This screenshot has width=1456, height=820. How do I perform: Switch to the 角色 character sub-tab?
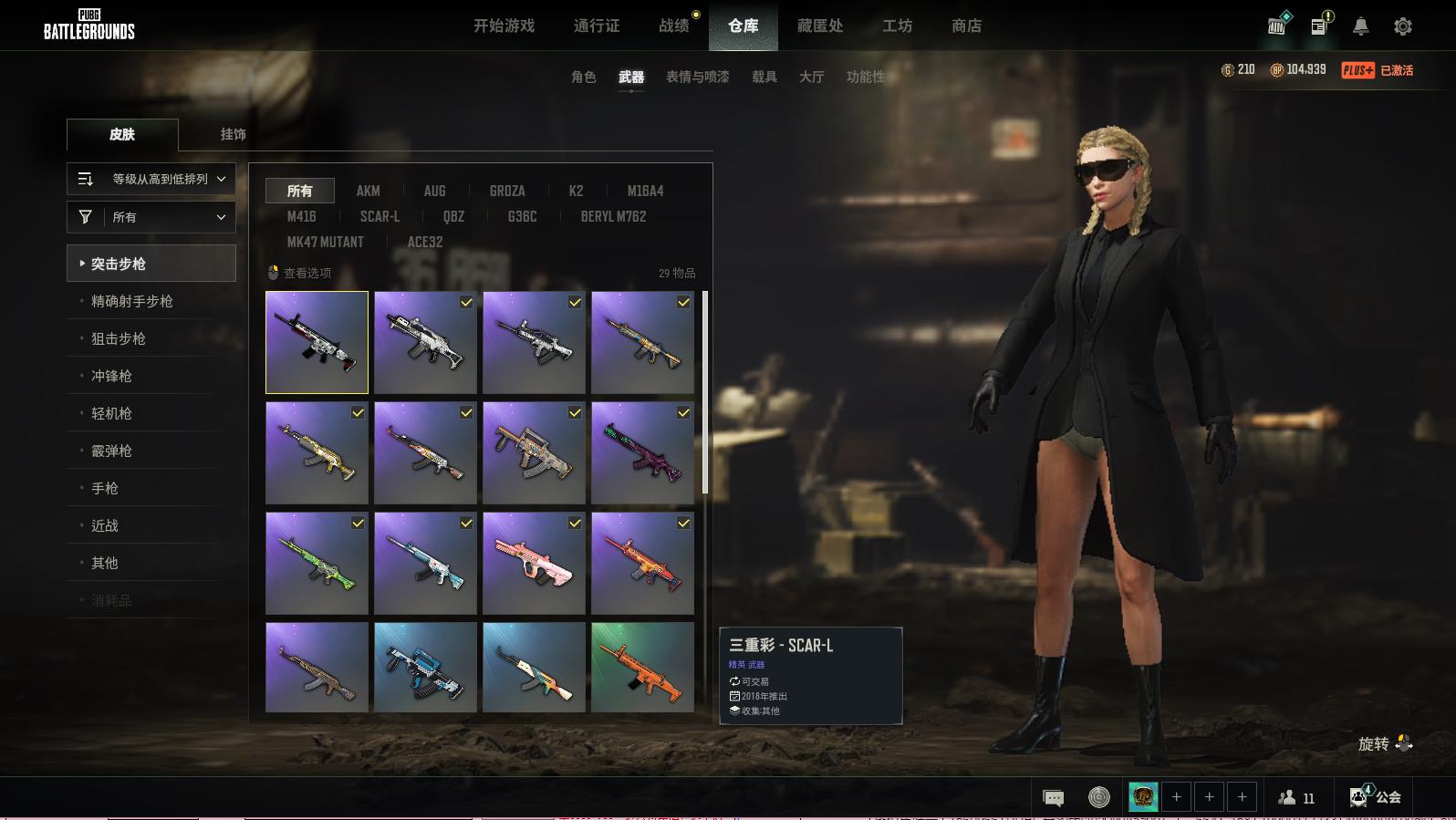(584, 77)
